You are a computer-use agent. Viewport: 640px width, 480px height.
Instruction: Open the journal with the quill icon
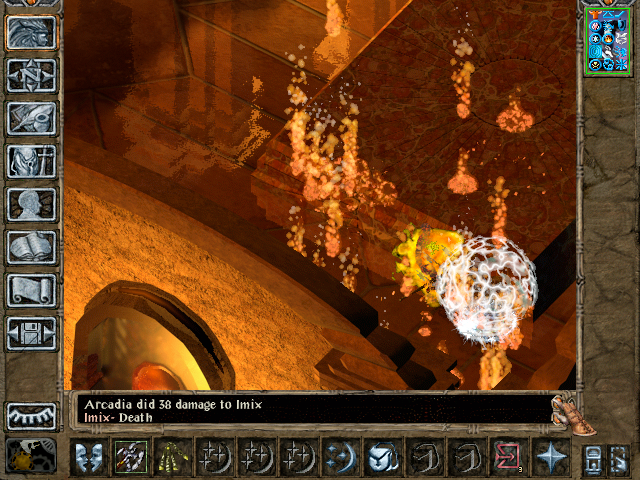[31, 117]
